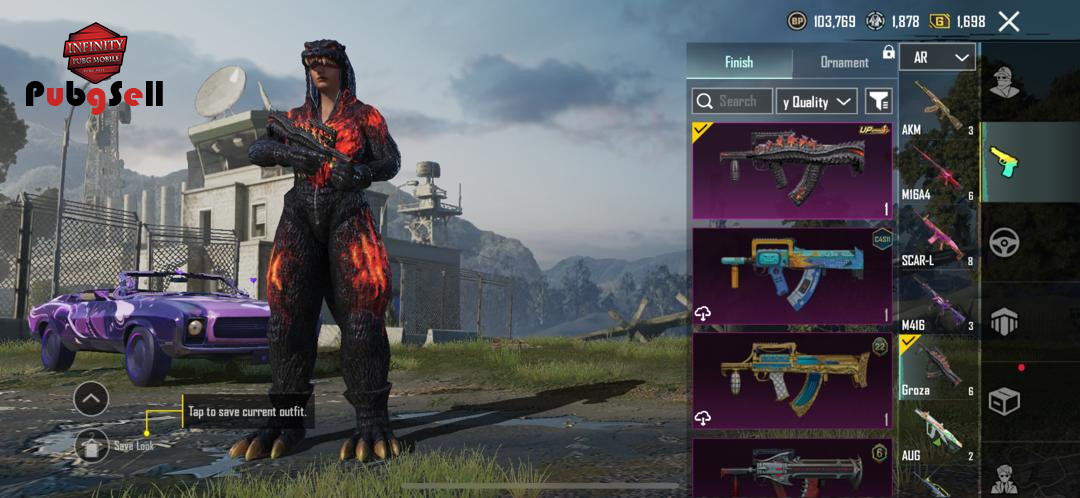This screenshot has height=498, width=1080.
Task: Expand the up-arrow circle button
Action: (x=91, y=399)
